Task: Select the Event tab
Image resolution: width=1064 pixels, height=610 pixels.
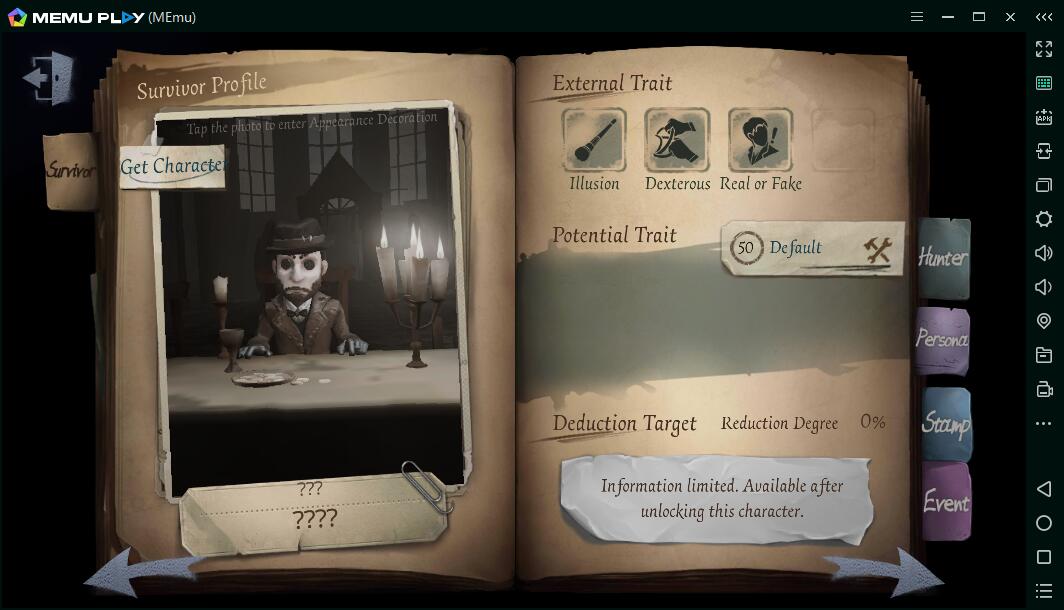Action: (945, 502)
